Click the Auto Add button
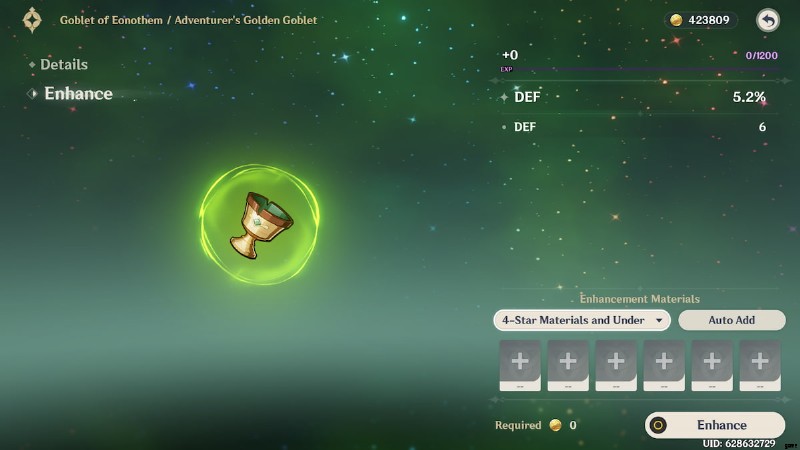 (x=731, y=320)
